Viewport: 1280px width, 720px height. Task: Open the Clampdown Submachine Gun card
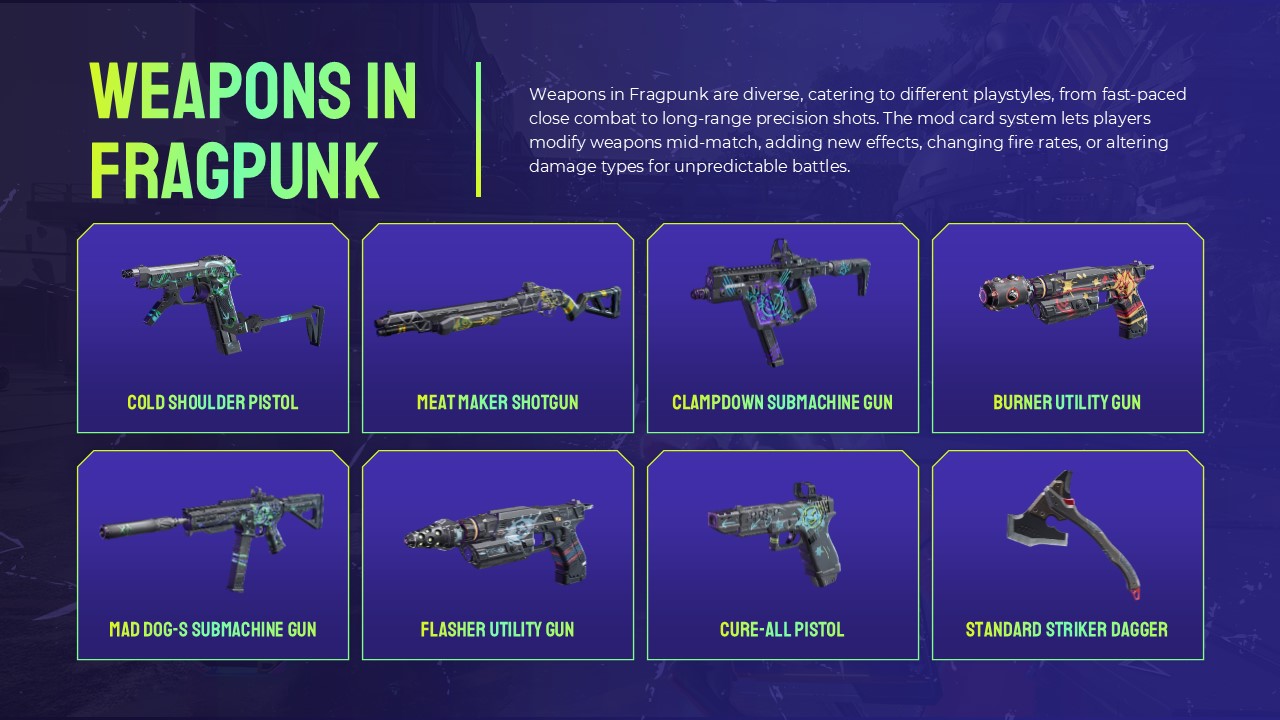click(x=783, y=328)
